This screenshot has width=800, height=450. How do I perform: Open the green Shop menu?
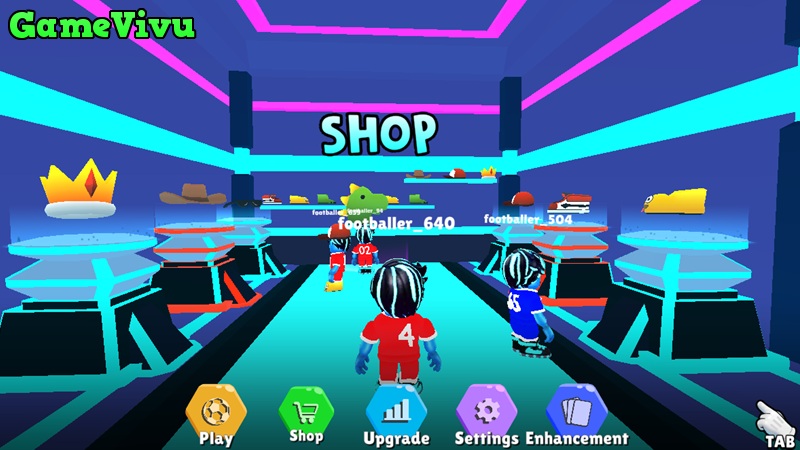[x=306, y=410]
